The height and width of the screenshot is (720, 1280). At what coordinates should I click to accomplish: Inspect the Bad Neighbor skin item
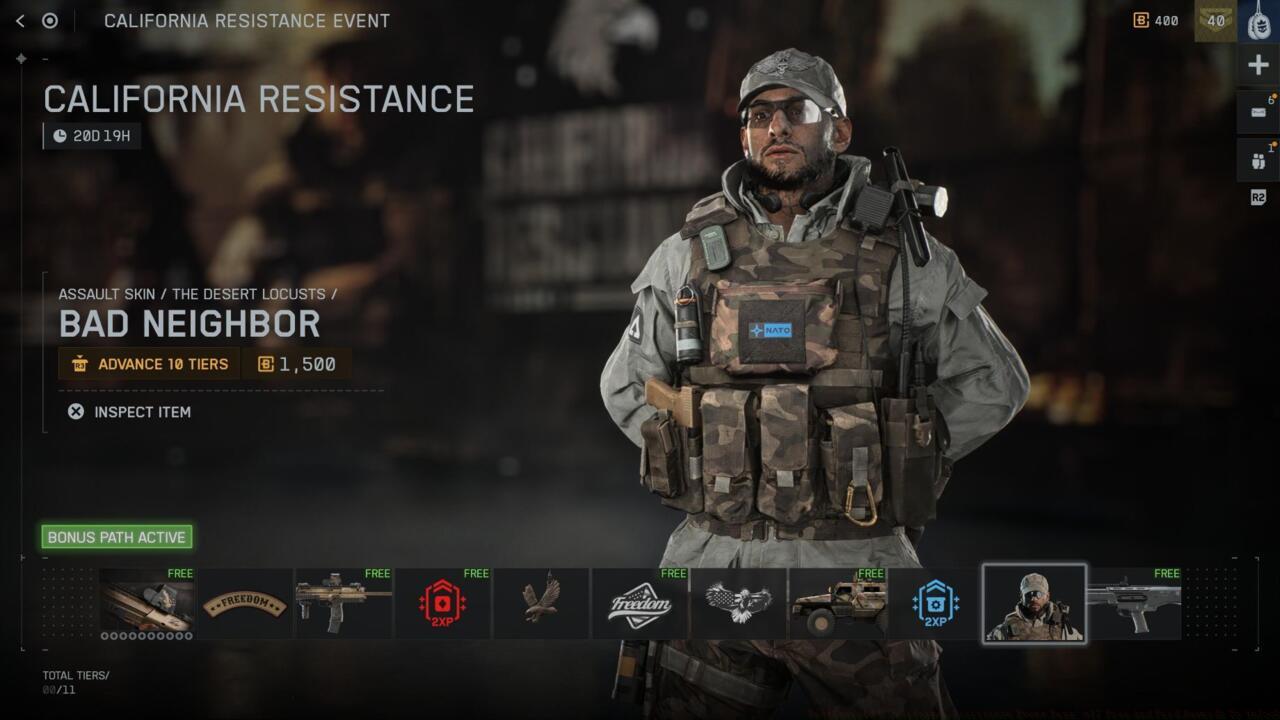coord(129,412)
